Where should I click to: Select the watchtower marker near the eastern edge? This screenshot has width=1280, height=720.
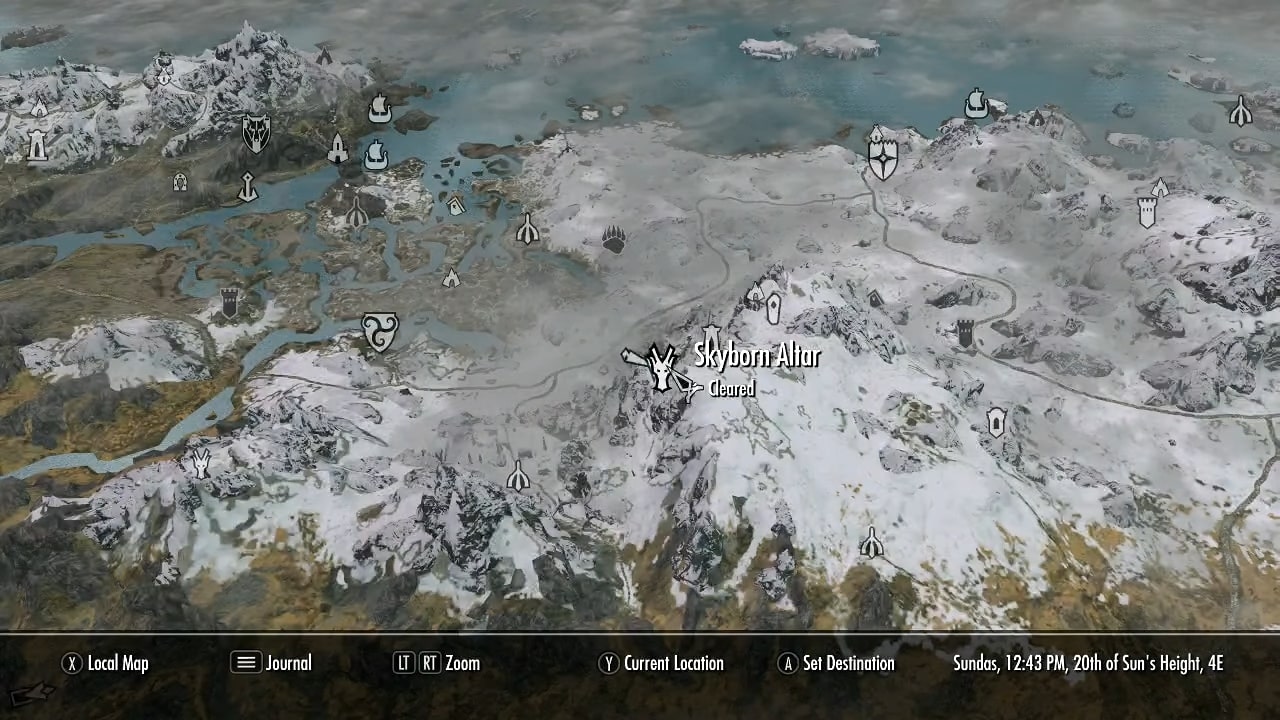1147,213
